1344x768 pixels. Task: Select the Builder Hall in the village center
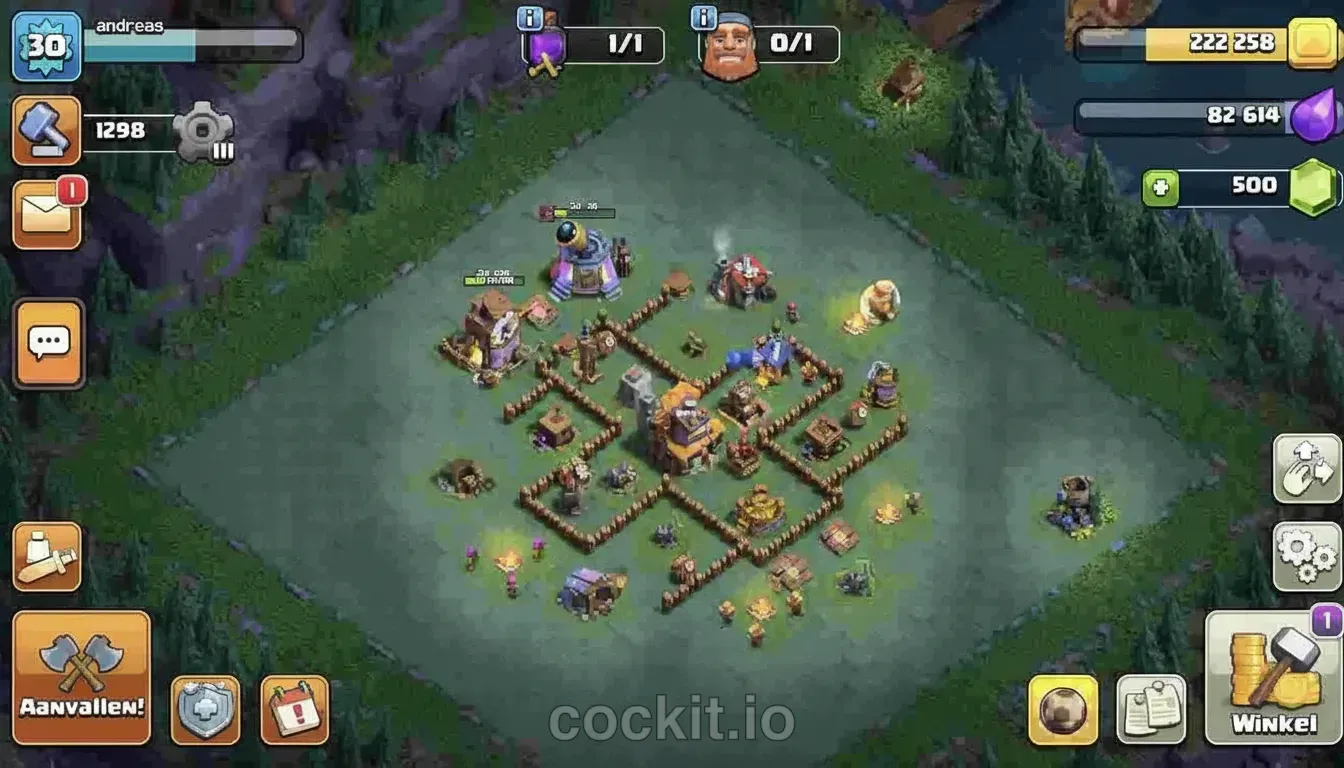685,420
